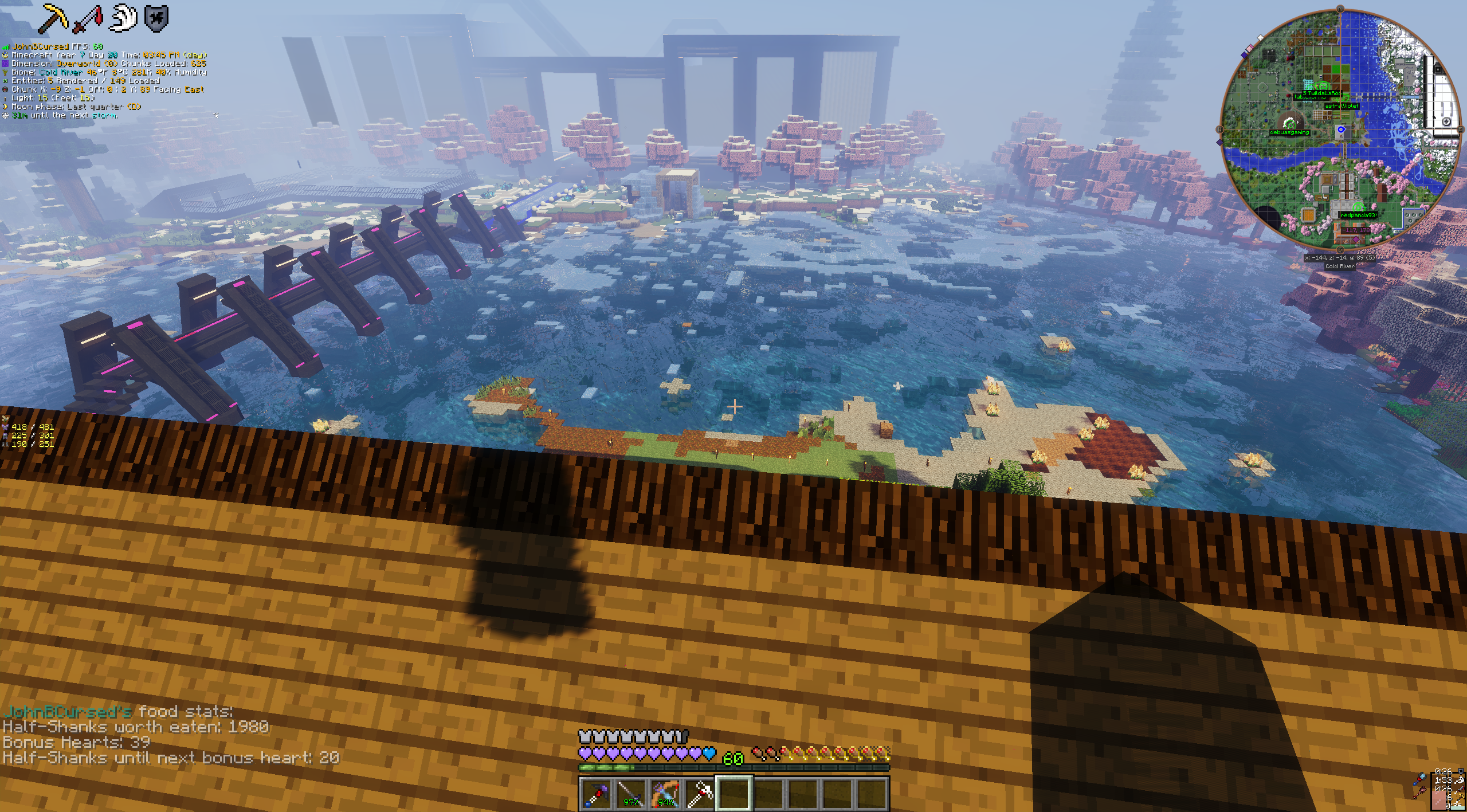This screenshot has width=1467, height=812.
Task: Click the food stats chat message
Action: pos(171,734)
